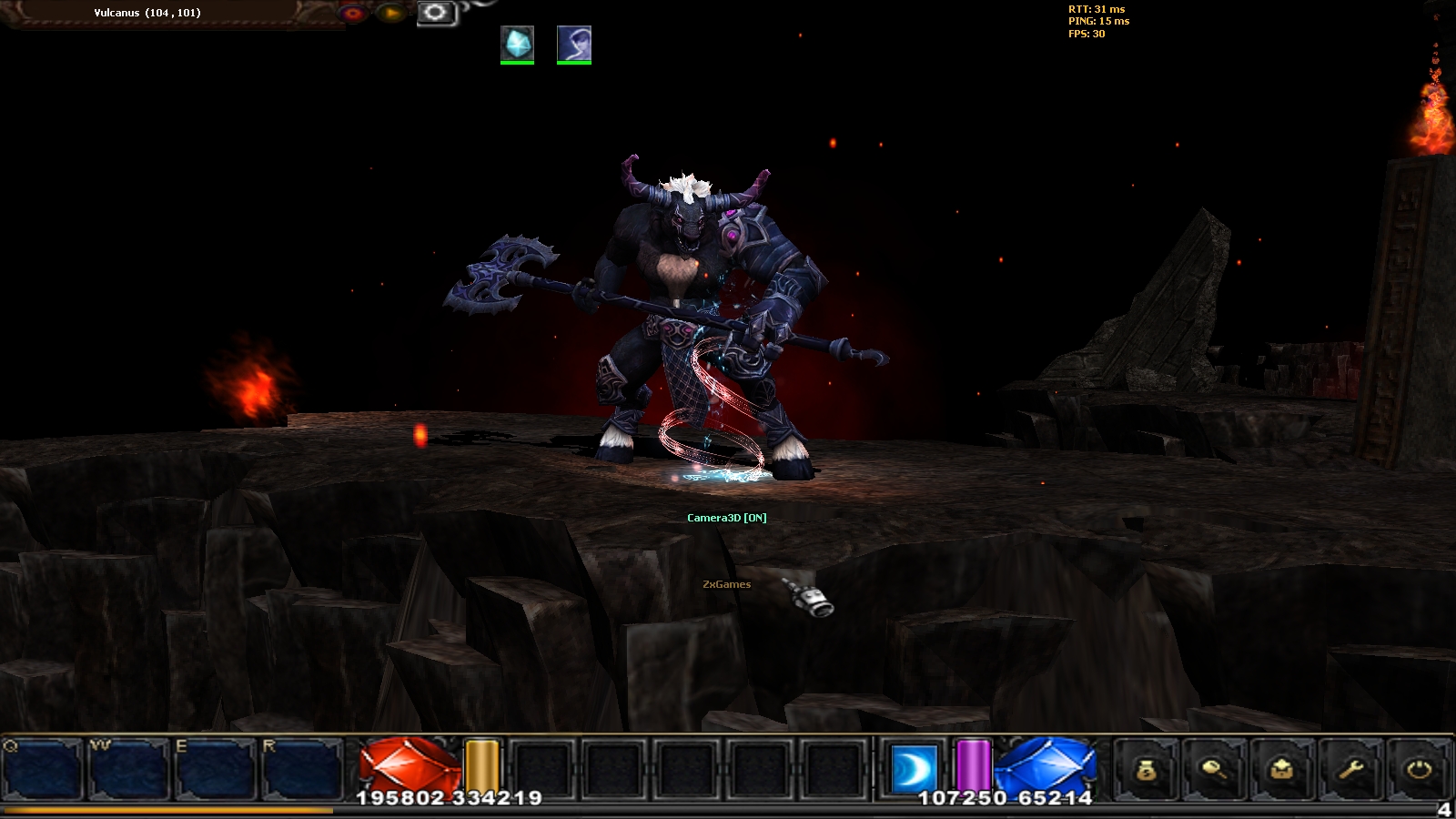Viewport: 1456px width, 819px height.
Task: Click the yellow play arrow button
Action: click(391, 13)
